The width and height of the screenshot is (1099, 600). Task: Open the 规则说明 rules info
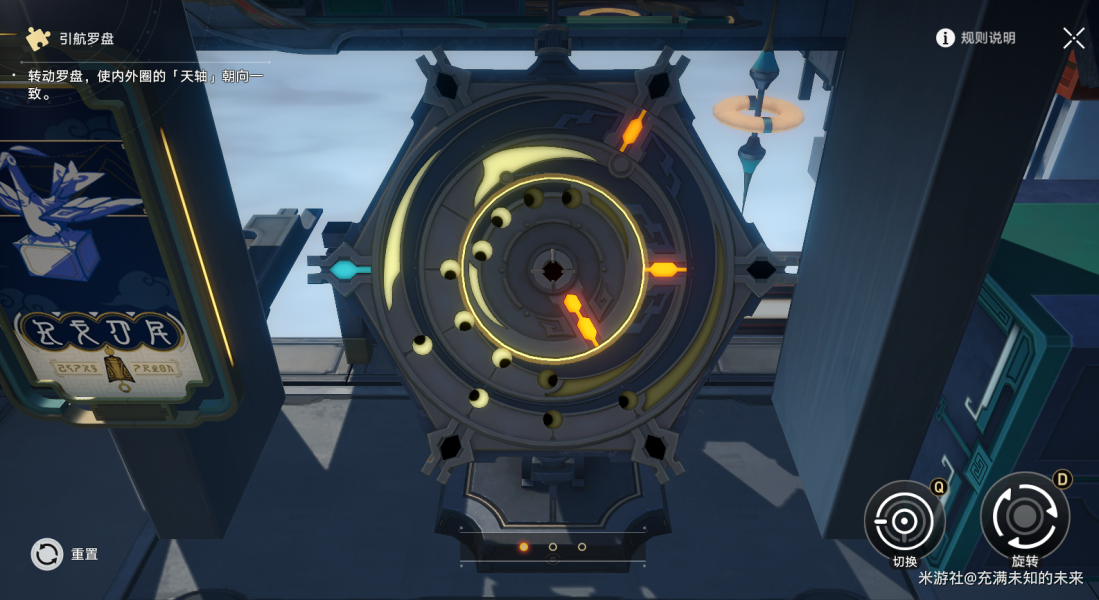pyautogui.click(x=975, y=38)
